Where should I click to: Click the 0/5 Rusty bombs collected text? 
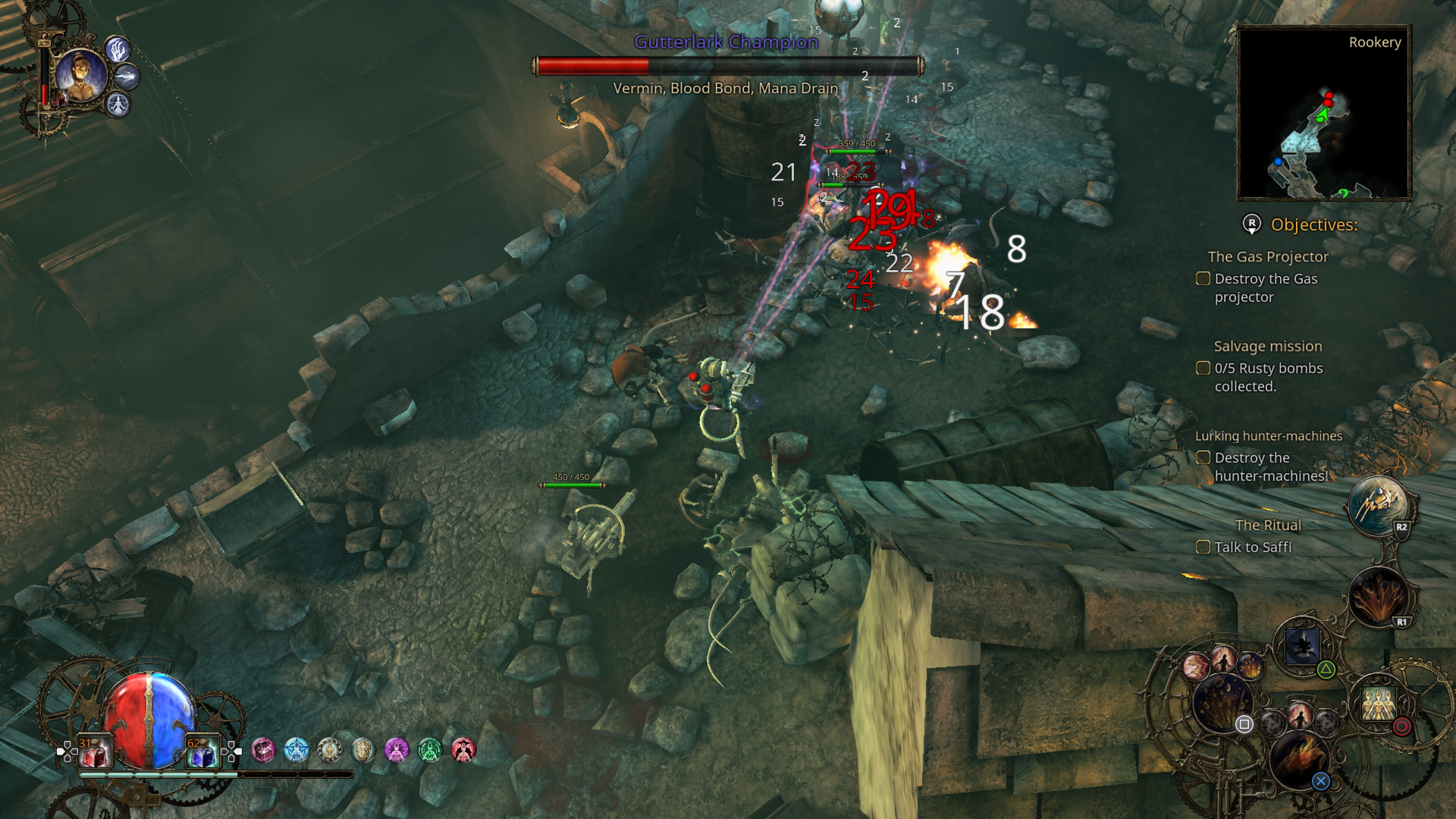pos(1268,369)
